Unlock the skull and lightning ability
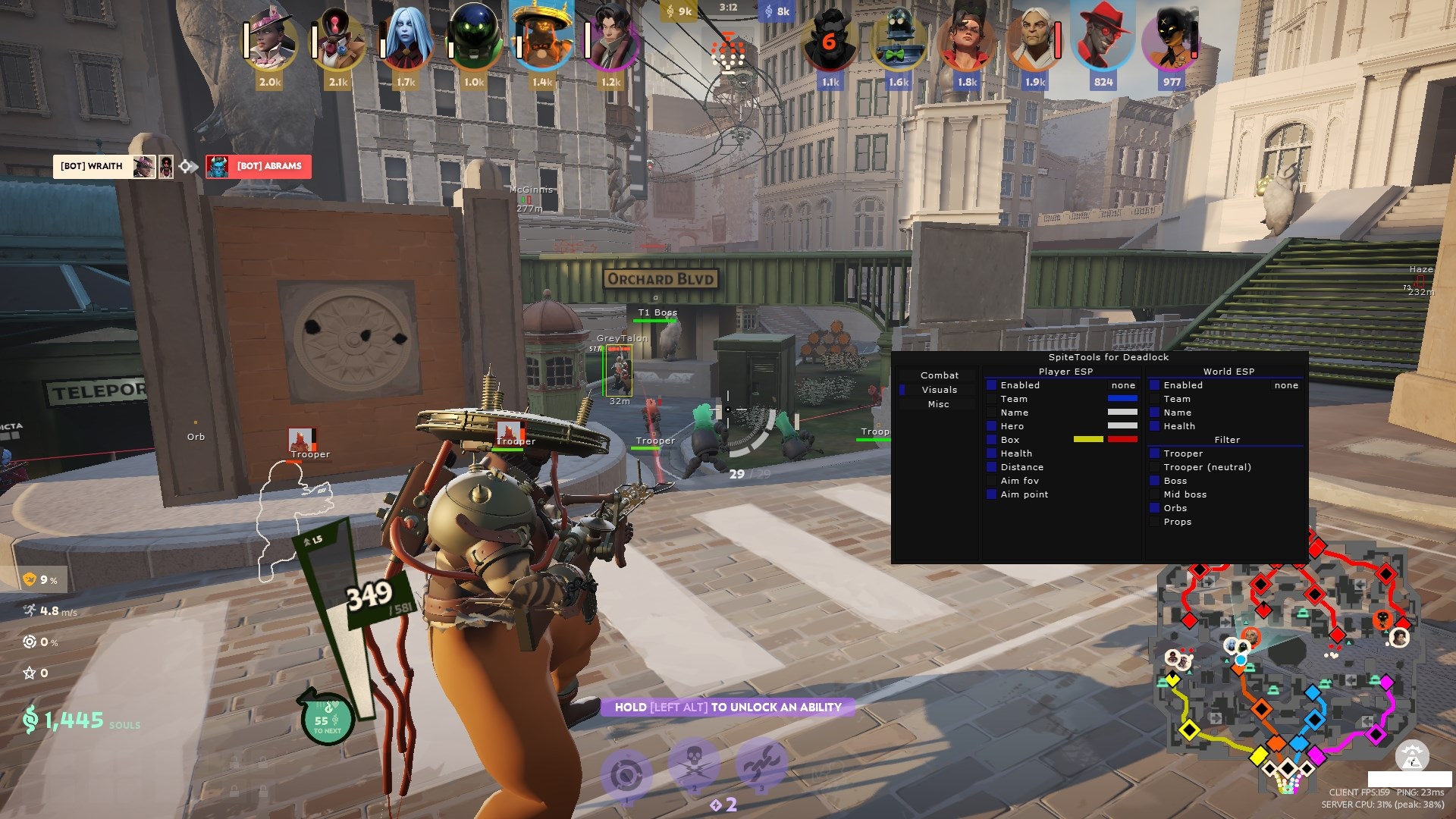1456x819 pixels. click(x=693, y=764)
